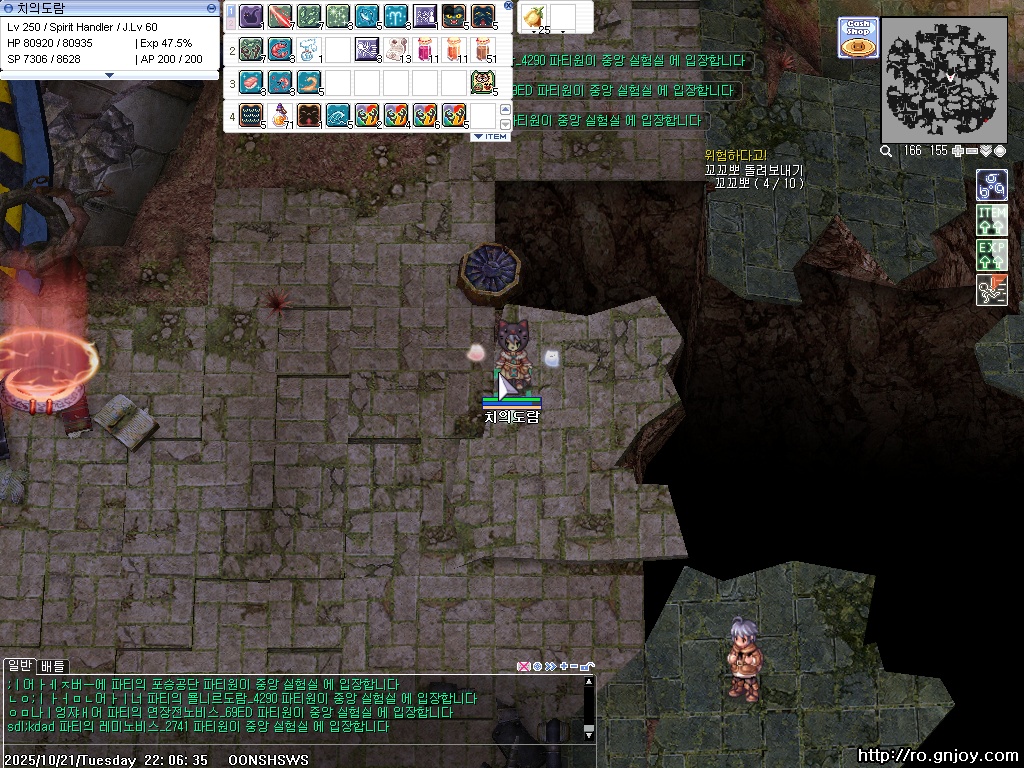Activate the red shrimp skill
The width and height of the screenshot is (1024, 768).
point(279,48)
